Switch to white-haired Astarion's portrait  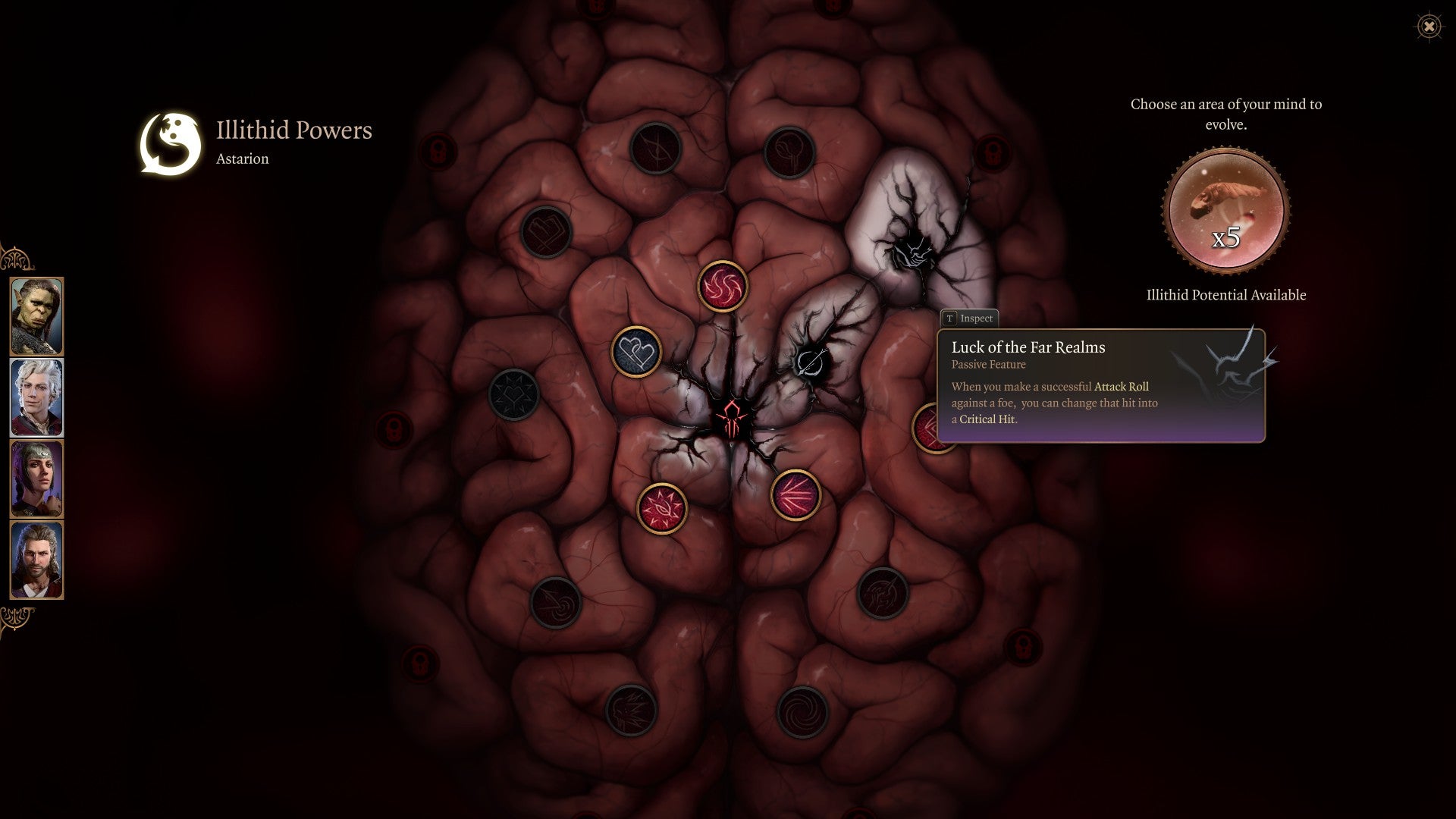click(36, 397)
